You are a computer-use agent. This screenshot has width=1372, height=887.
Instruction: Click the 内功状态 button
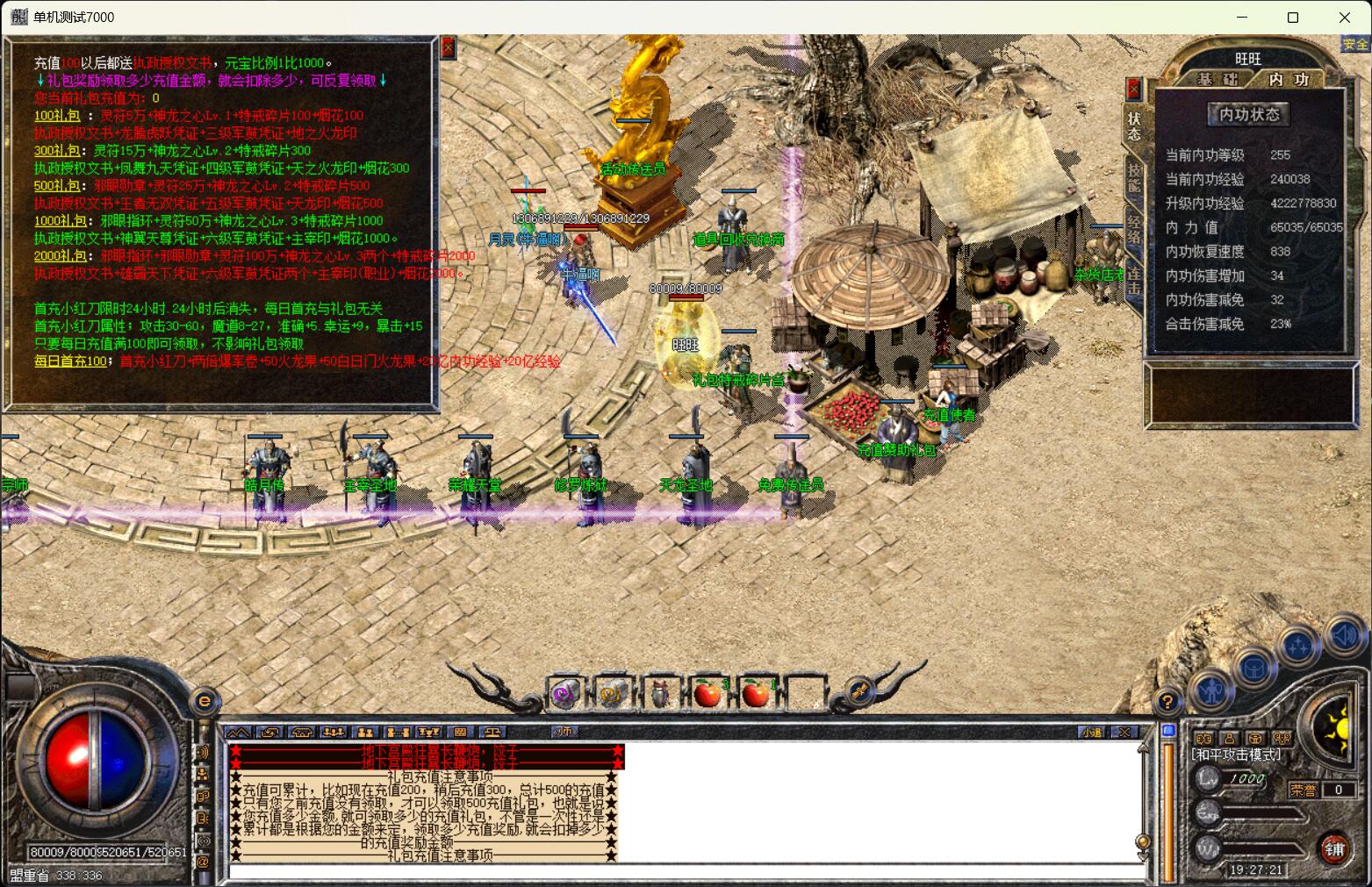click(x=1249, y=114)
